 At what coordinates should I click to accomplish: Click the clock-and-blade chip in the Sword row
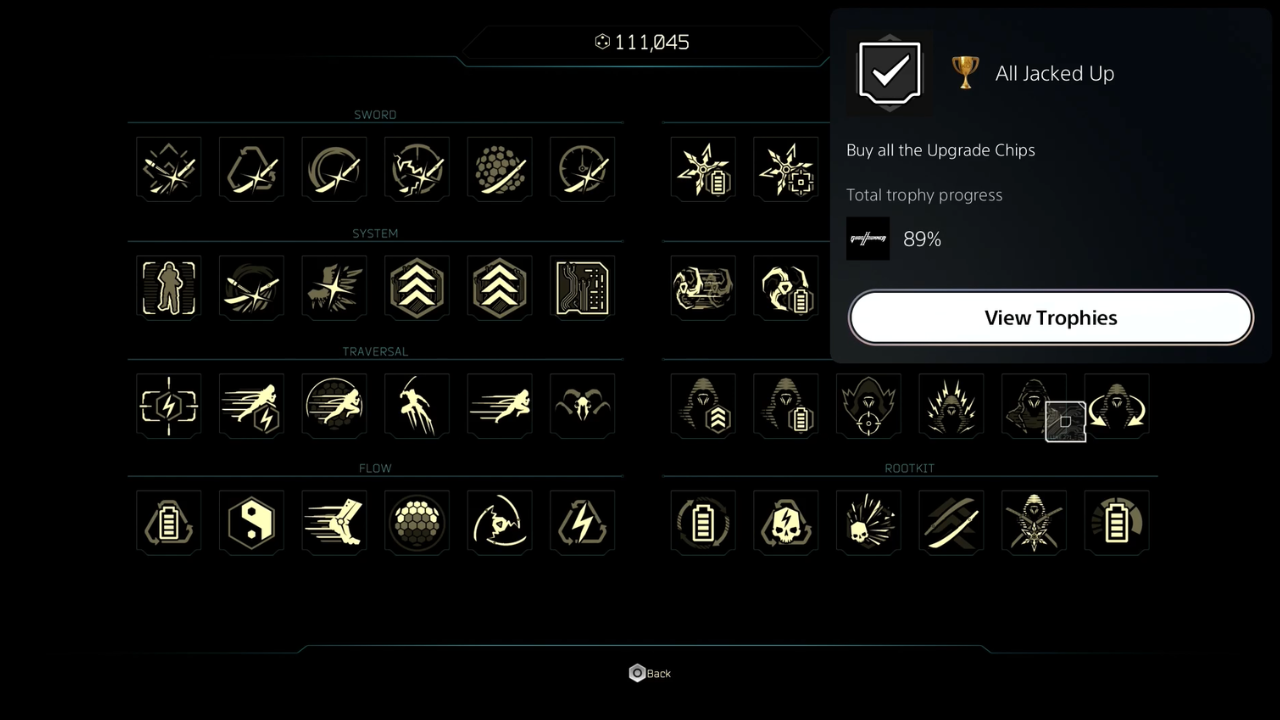[x=582, y=168]
